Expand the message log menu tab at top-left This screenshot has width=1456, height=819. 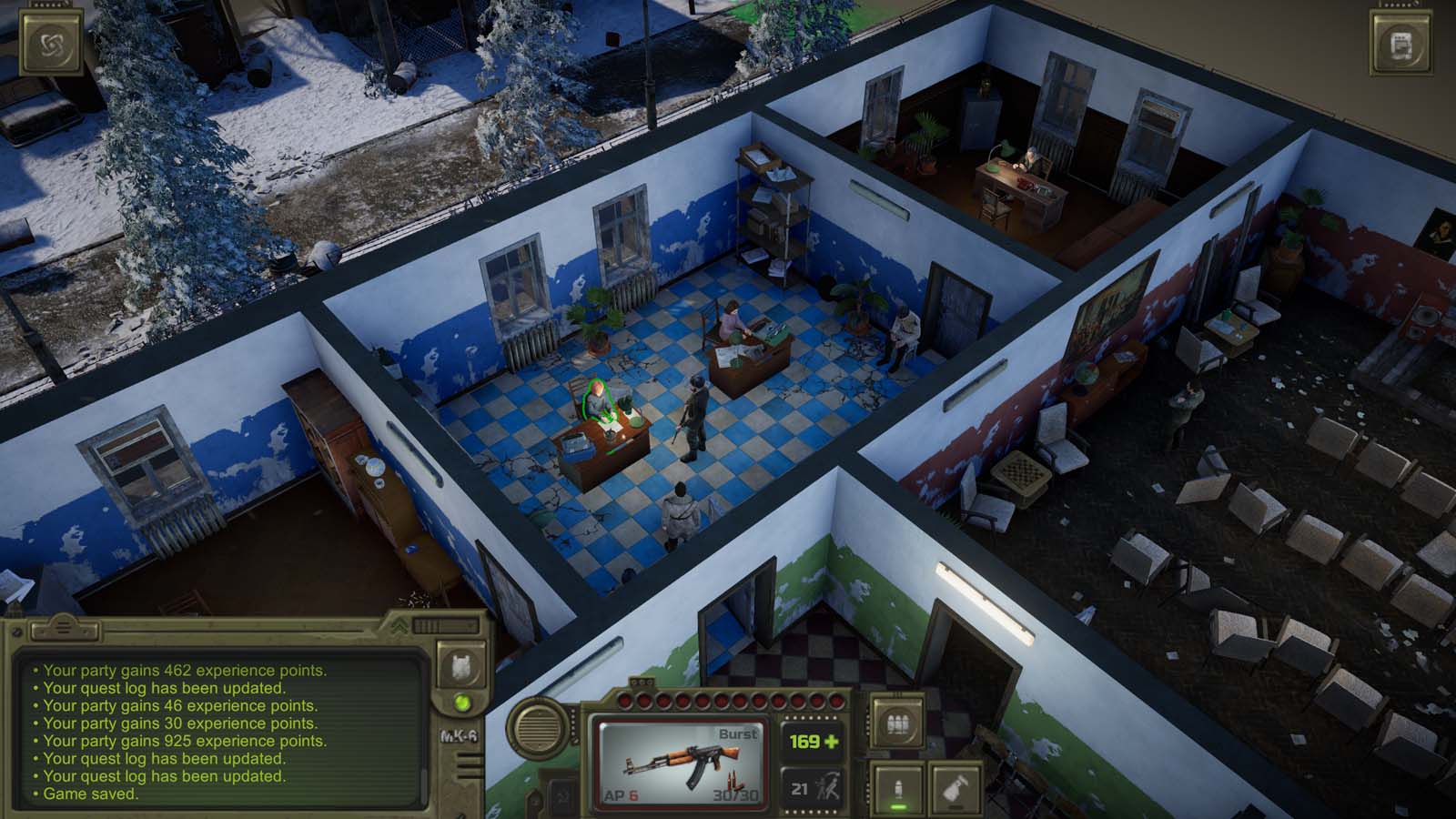[64, 629]
